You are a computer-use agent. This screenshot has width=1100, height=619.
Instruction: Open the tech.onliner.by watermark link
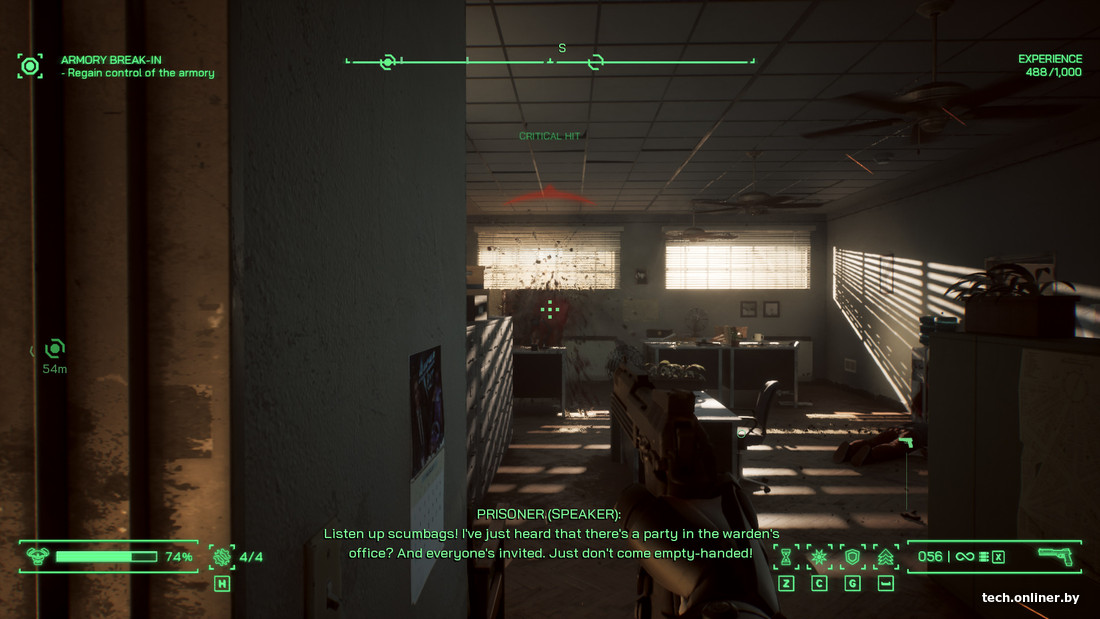click(1030, 598)
